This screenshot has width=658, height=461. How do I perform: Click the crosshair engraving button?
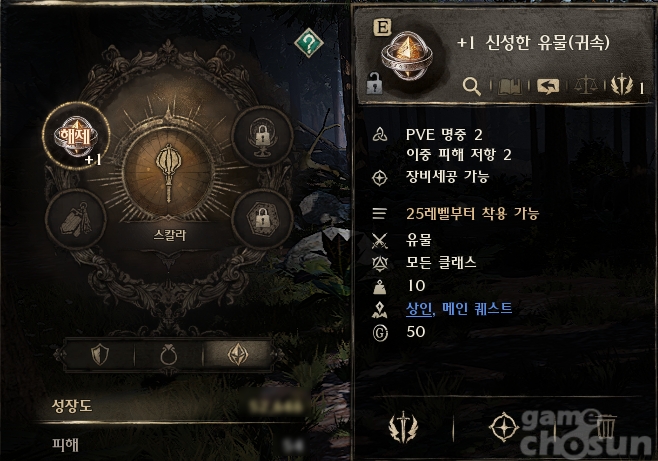click(503, 428)
